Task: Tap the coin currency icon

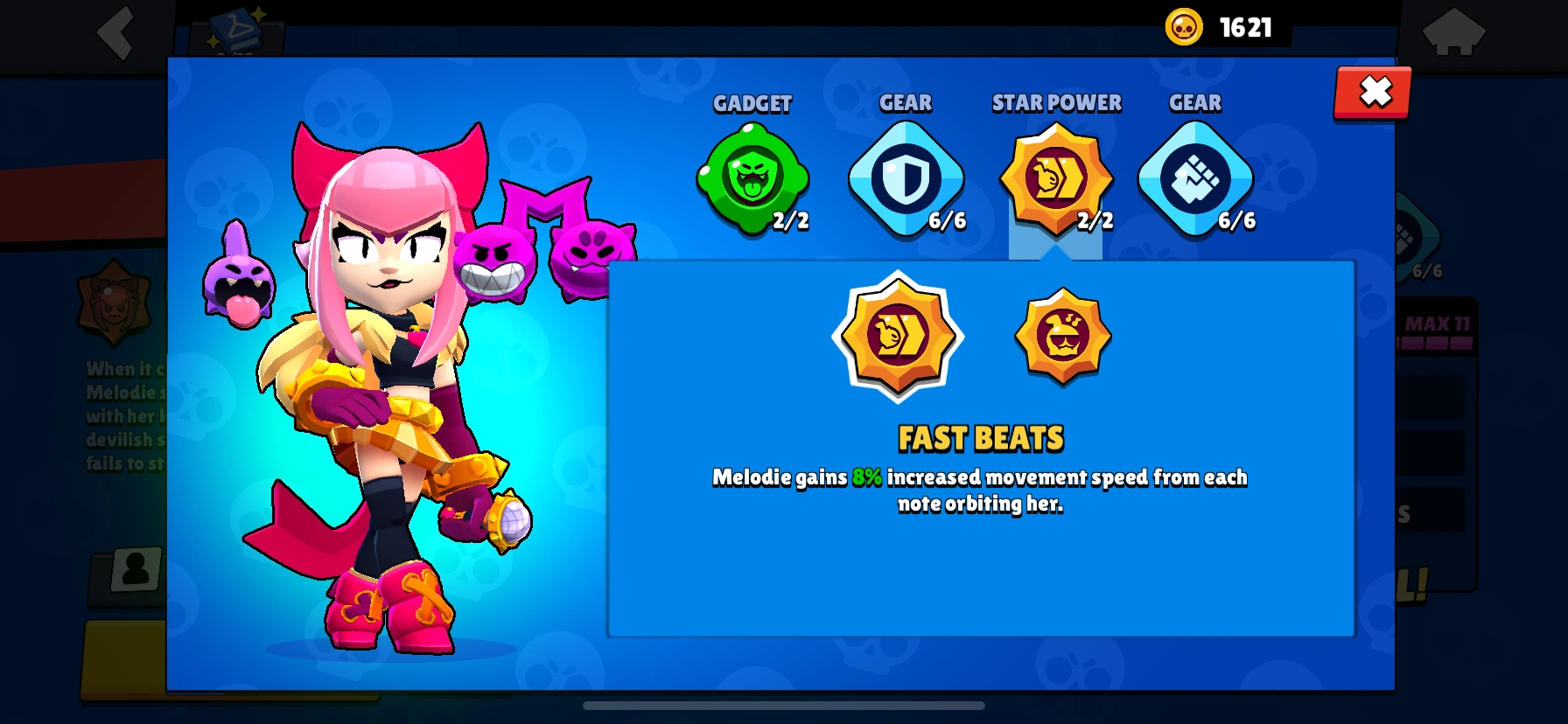Action: [x=1182, y=26]
